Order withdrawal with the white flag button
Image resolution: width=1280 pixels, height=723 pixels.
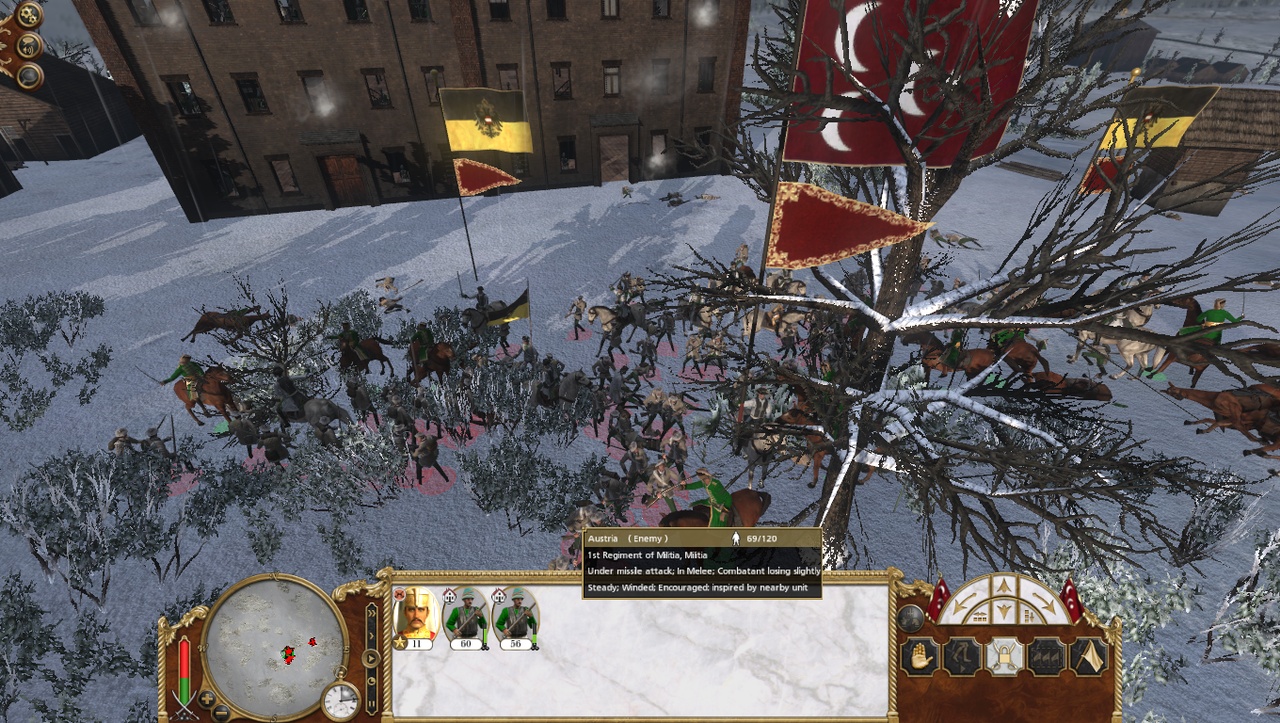point(1088,657)
